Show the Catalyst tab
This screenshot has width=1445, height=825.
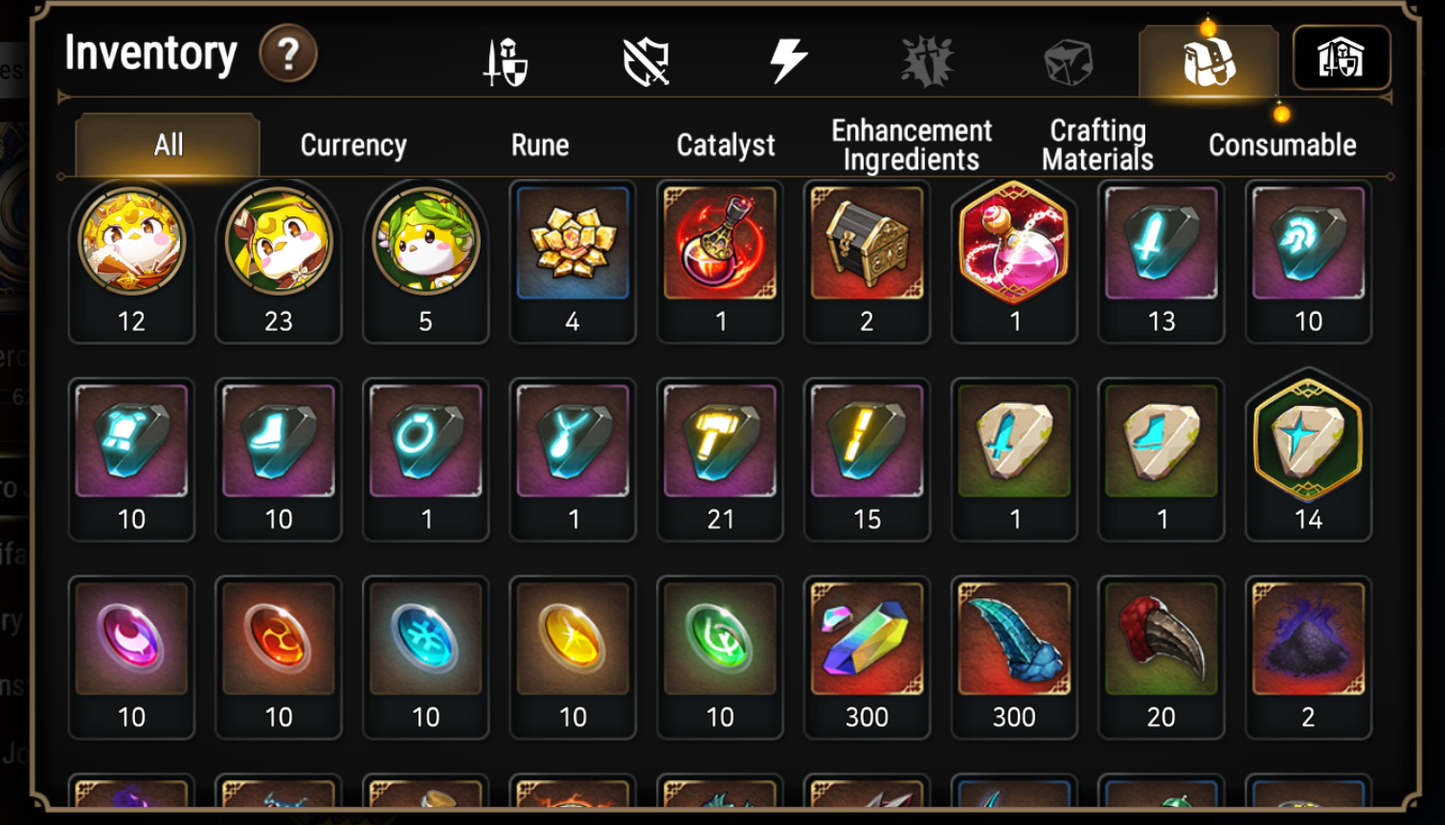pos(726,145)
